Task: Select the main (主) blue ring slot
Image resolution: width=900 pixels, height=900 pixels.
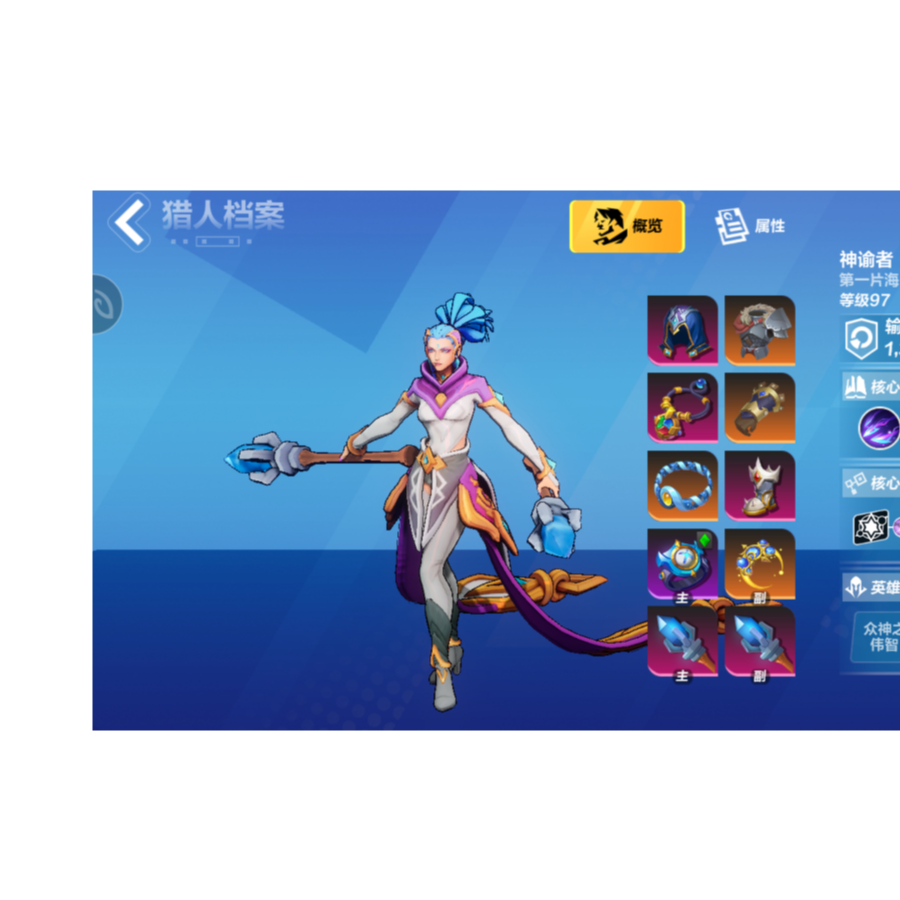Action: 682,564
